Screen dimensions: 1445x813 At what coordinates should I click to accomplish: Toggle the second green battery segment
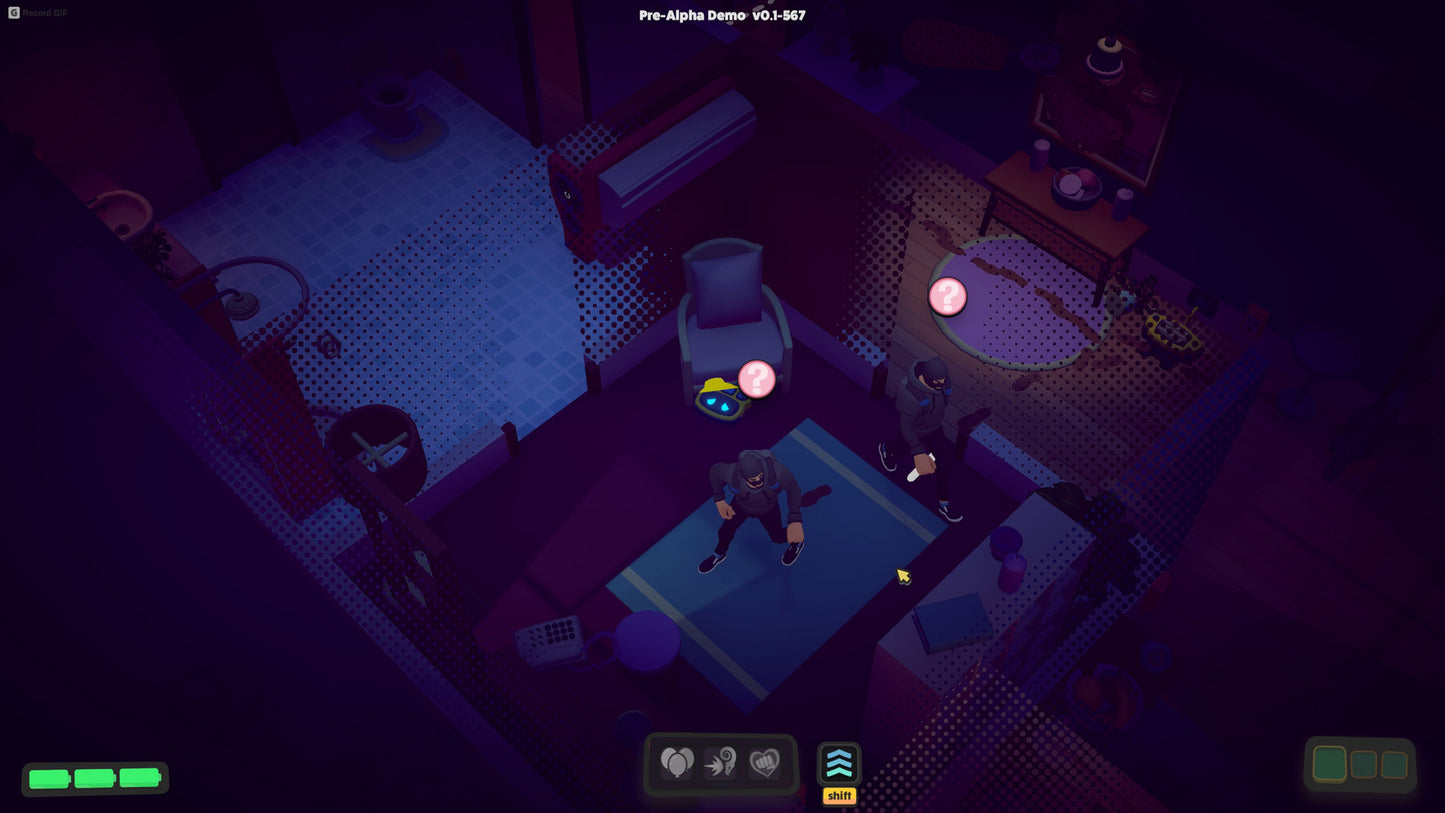coord(94,777)
